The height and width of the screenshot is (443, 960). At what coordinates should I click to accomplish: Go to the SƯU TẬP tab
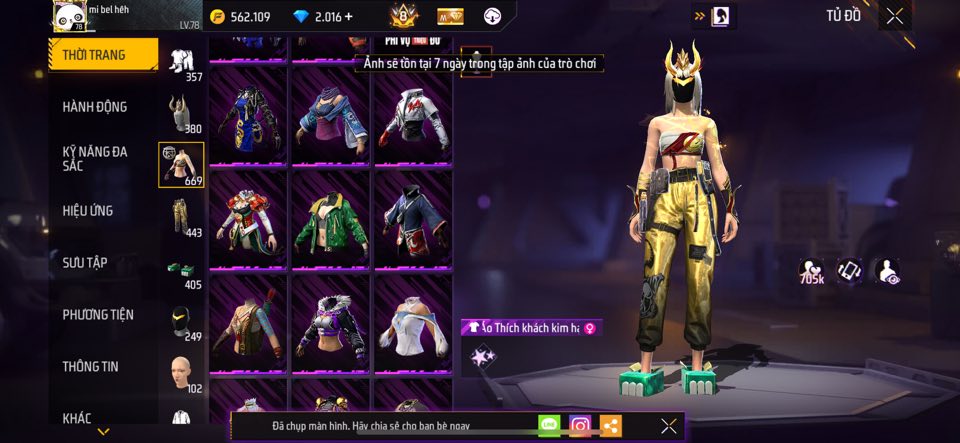point(85,263)
